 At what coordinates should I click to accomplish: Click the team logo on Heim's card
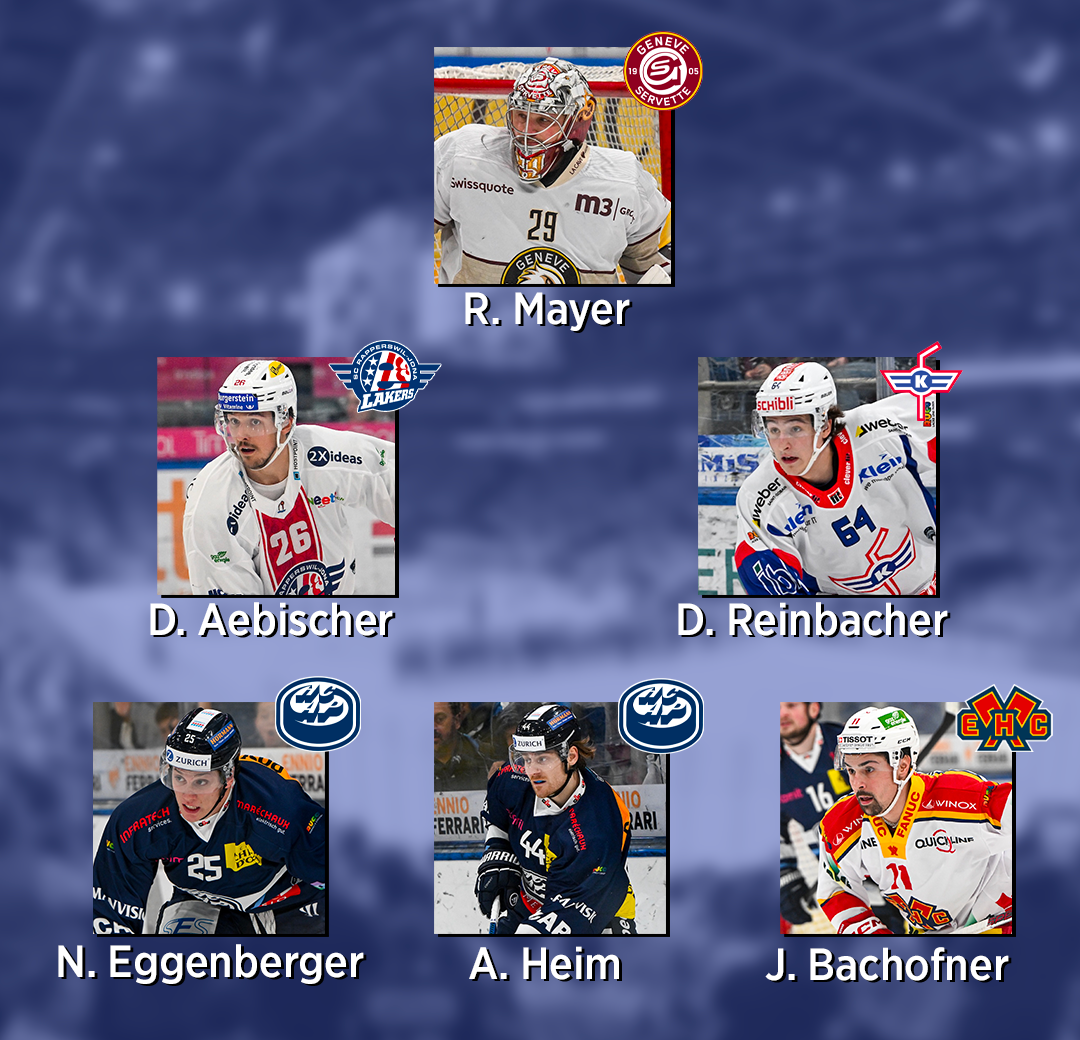660,714
